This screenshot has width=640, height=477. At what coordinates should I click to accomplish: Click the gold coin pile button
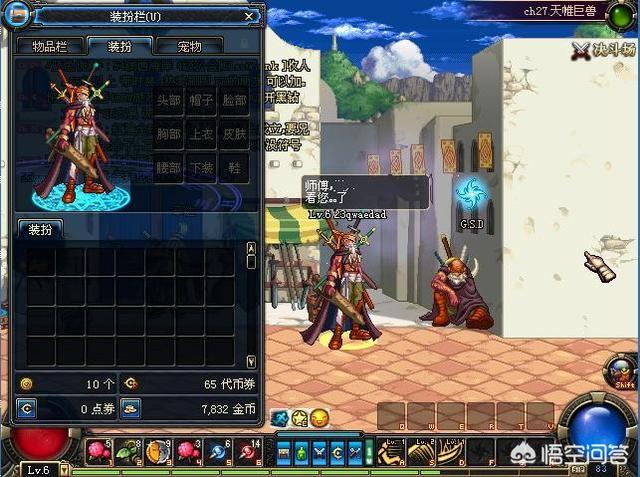[x=131, y=408]
